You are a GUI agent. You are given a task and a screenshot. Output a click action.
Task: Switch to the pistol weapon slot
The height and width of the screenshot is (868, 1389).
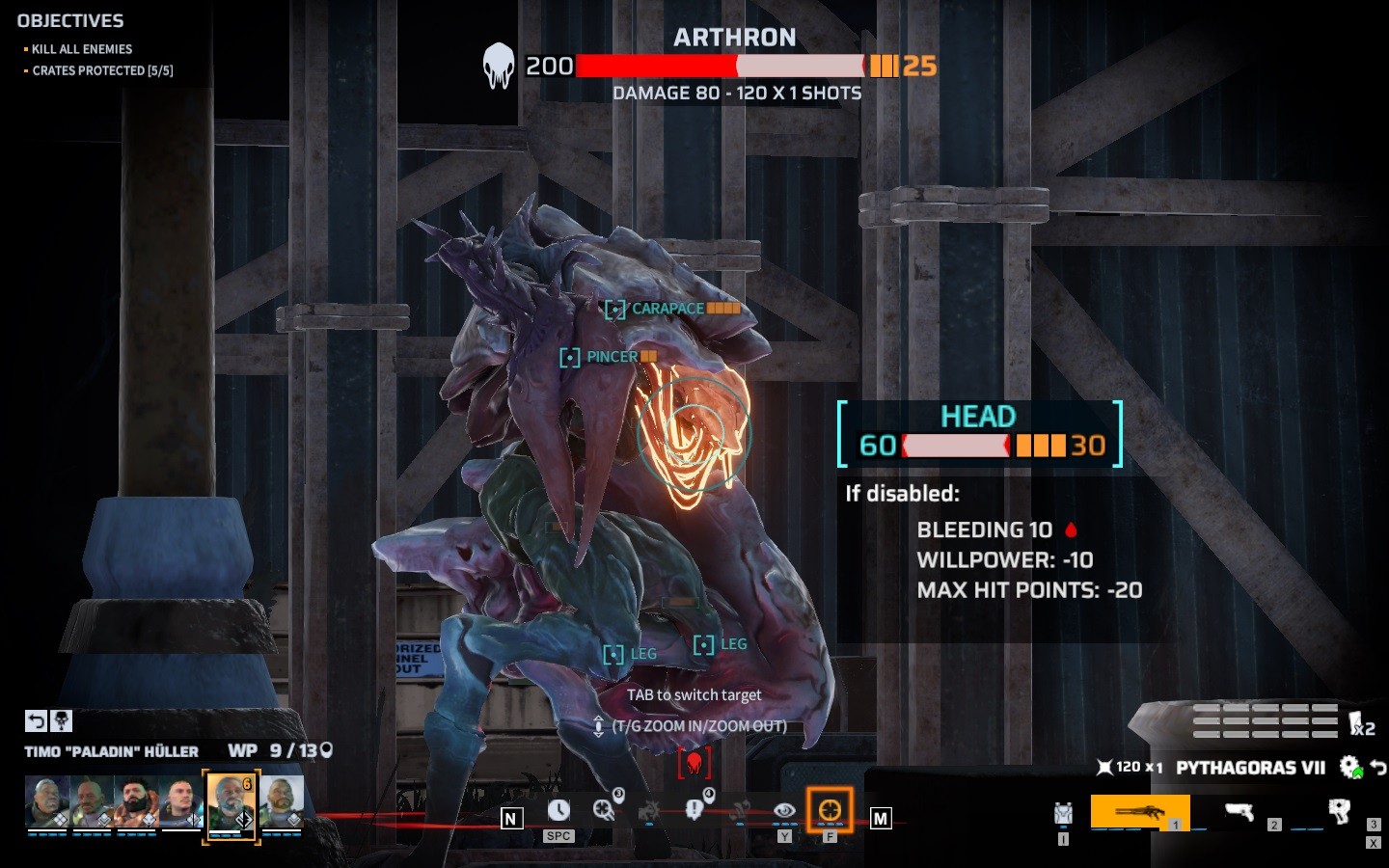click(1239, 812)
